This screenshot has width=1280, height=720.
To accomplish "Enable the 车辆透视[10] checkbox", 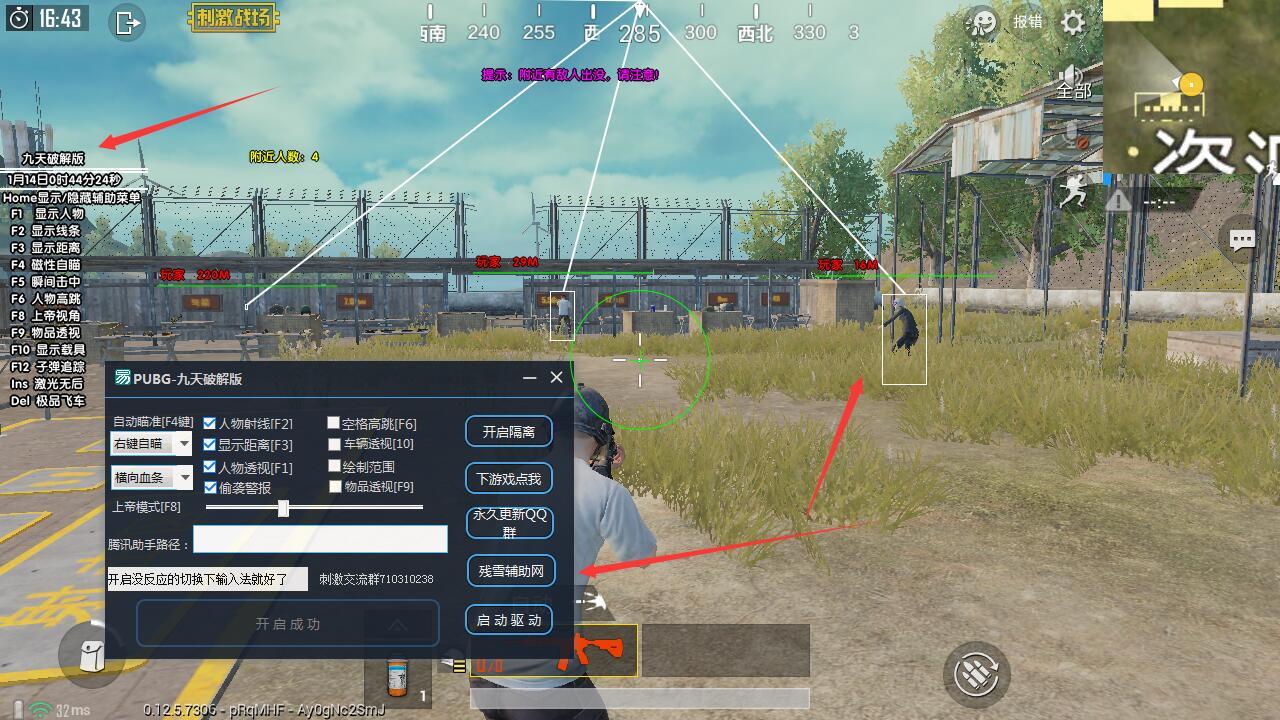I will pos(333,445).
